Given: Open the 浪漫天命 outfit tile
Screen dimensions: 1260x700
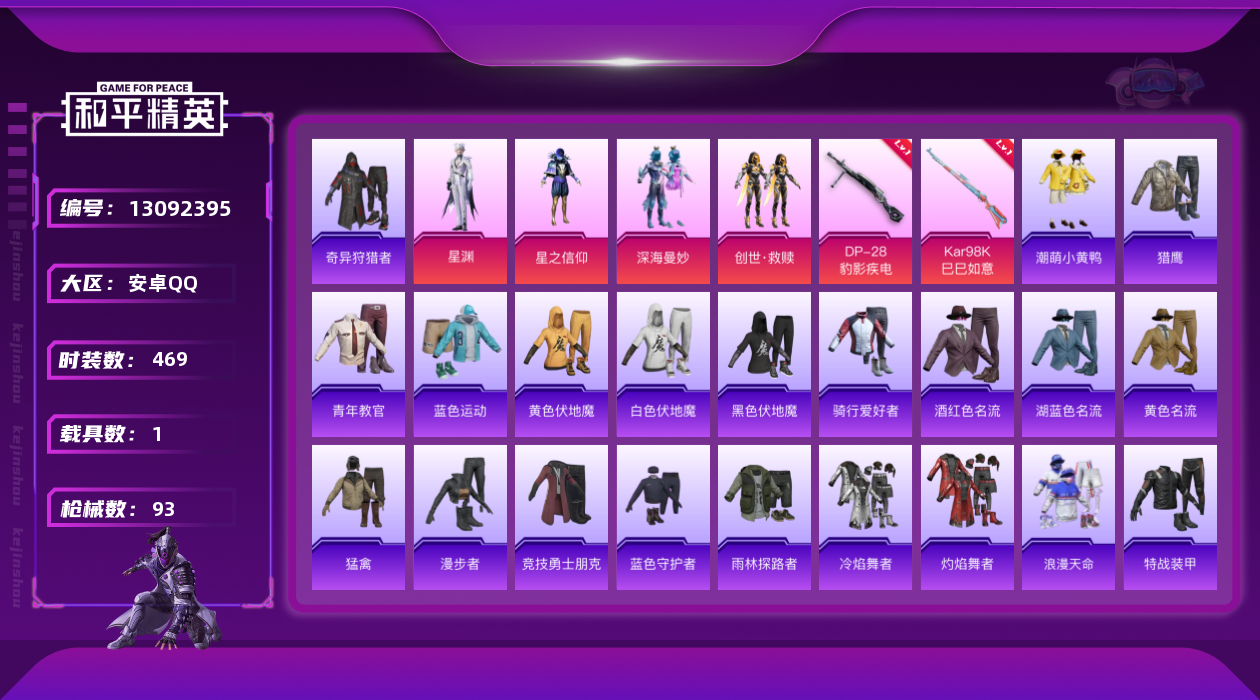Looking at the screenshot, I should tap(1068, 517).
